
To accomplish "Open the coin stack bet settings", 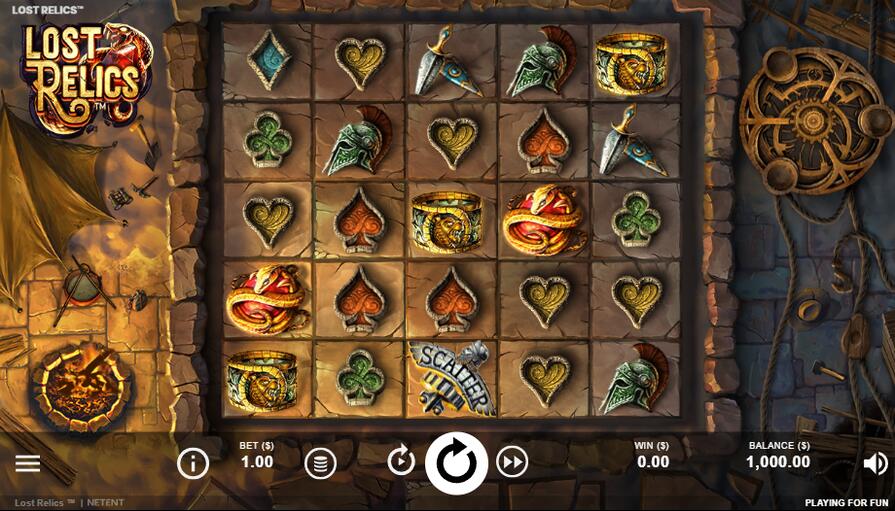I will [x=320, y=463].
